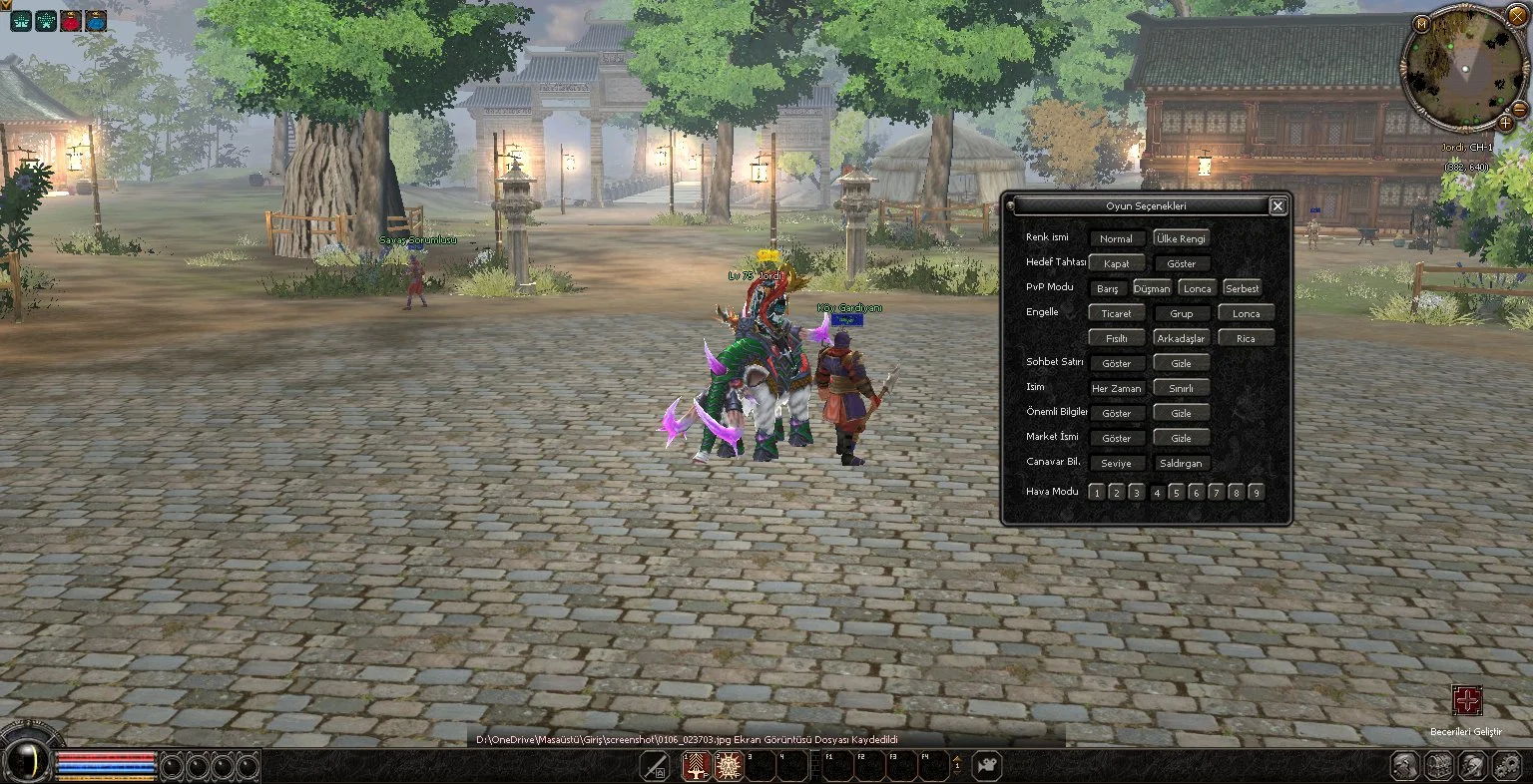Select Göster for Hedef Tahtası
This screenshot has width=1533, height=784.
pos(1181,264)
